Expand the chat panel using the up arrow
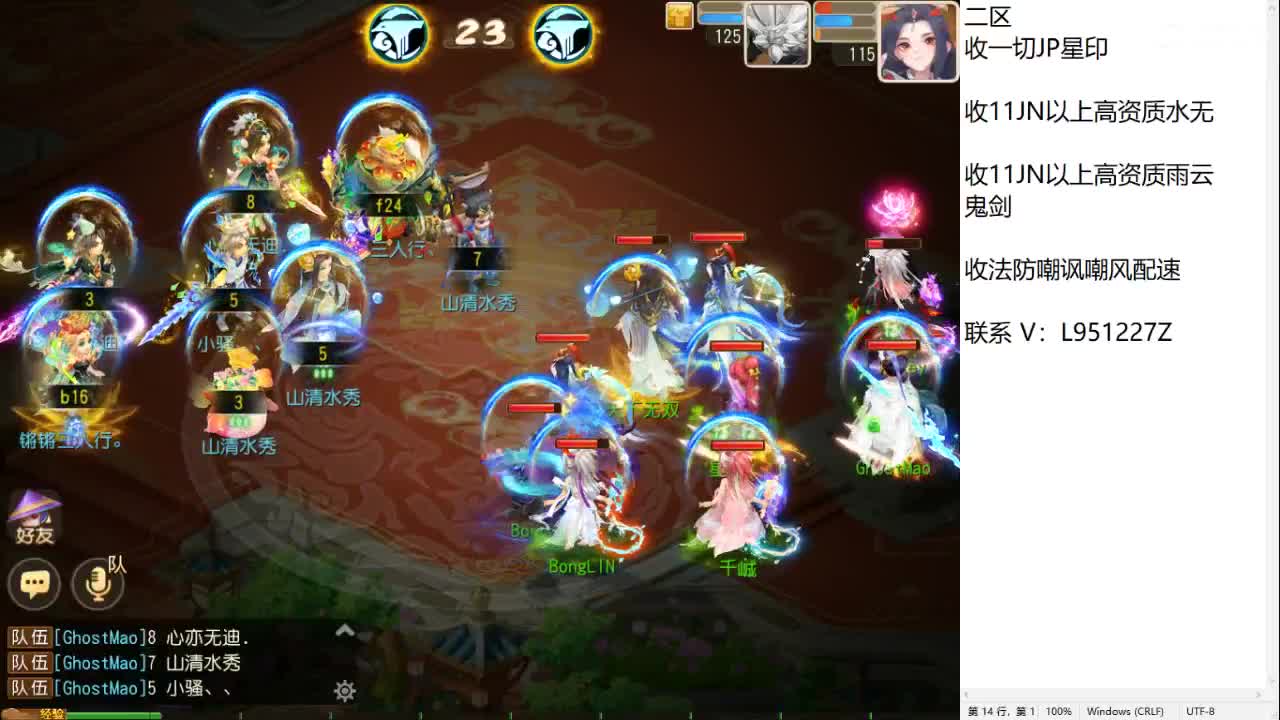The image size is (1280, 720). (344, 630)
